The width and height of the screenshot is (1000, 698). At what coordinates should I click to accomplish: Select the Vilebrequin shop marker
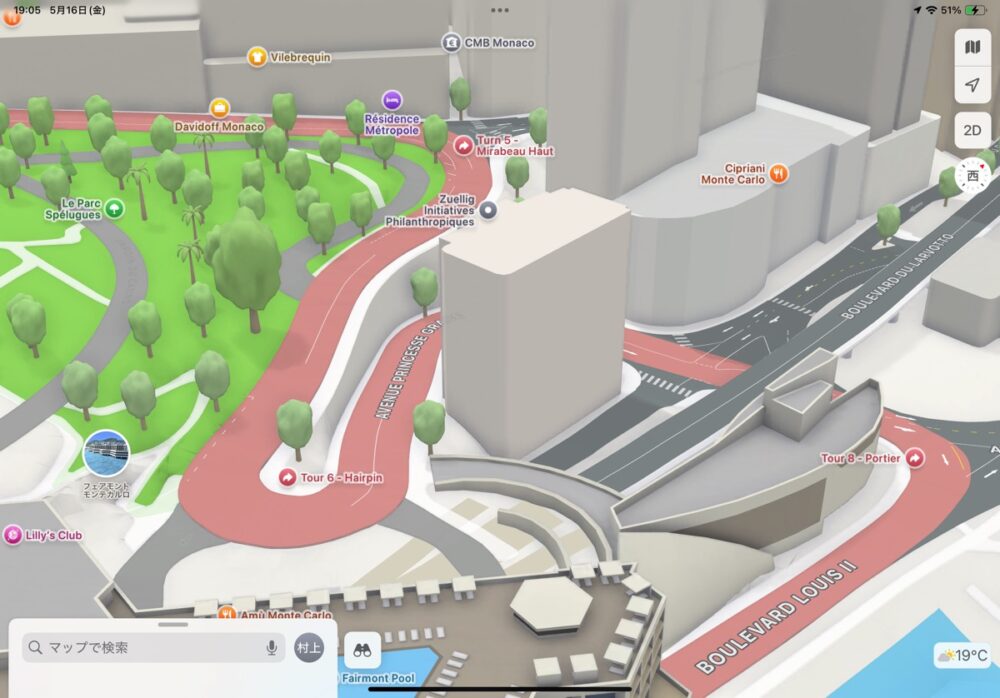pos(257,57)
